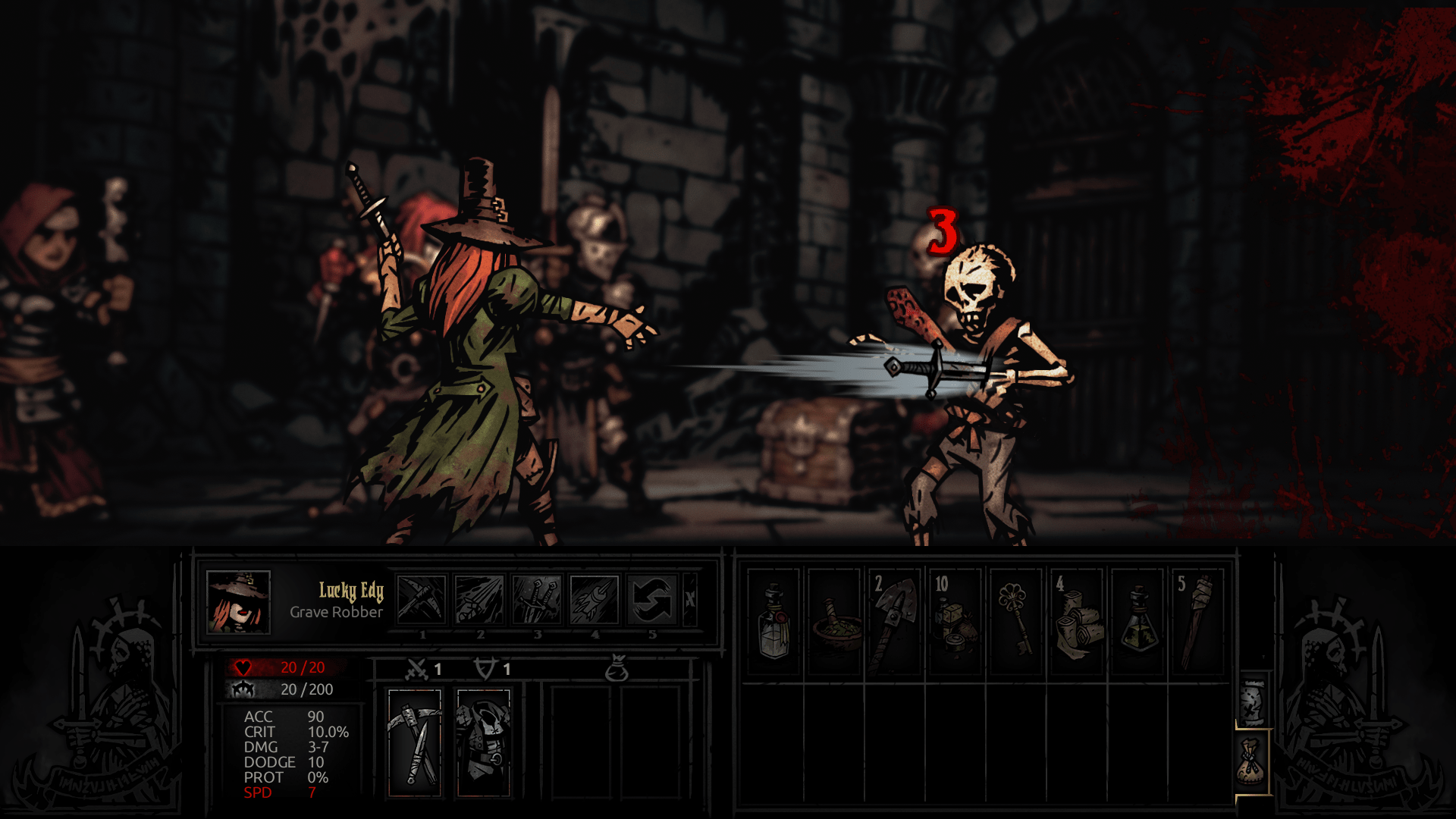Inspect the equipped leather armor
The height and width of the screenshot is (819, 1456).
pos(483,742)
